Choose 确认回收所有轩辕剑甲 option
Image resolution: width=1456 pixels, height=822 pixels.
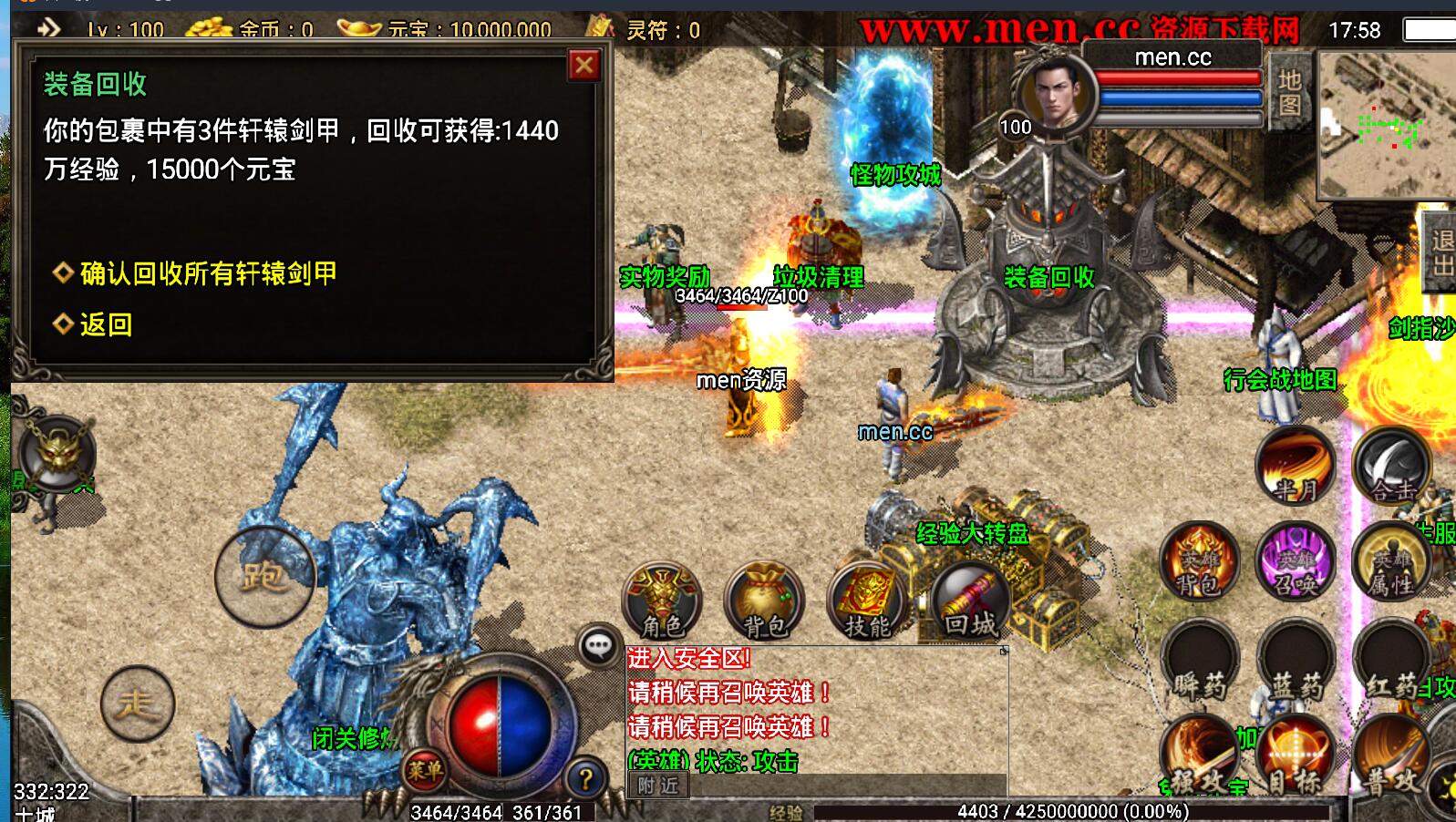208,273
